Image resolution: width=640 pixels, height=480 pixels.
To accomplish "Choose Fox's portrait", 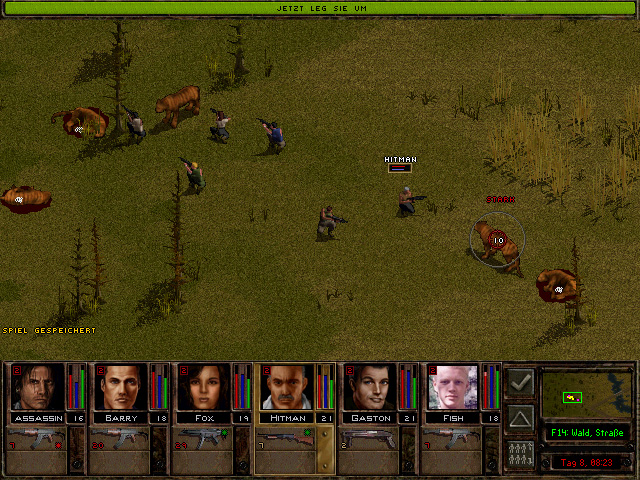I will (x=205, y=387).
